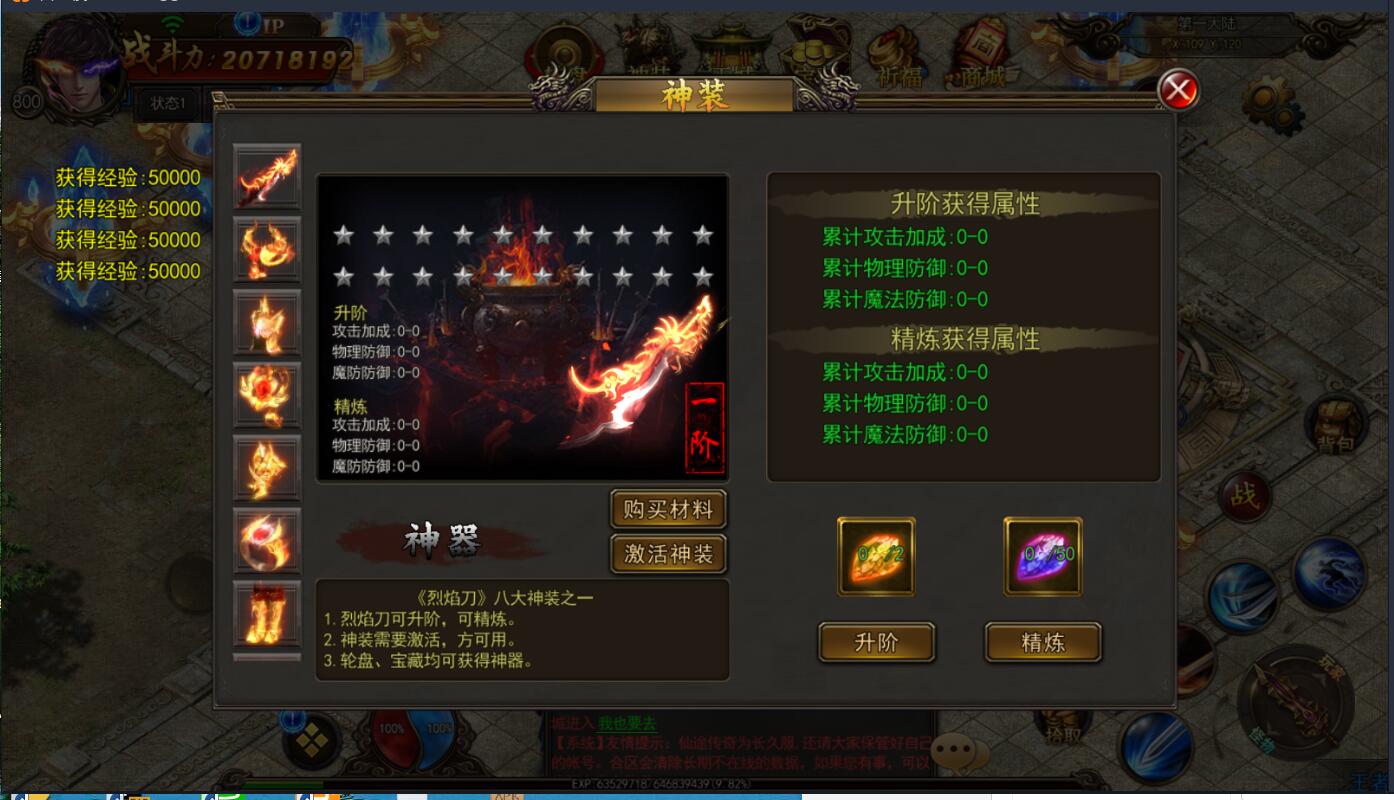Open the chat bubble with three dots
This screenshot has height=800, width=1394.
(958, 750)
